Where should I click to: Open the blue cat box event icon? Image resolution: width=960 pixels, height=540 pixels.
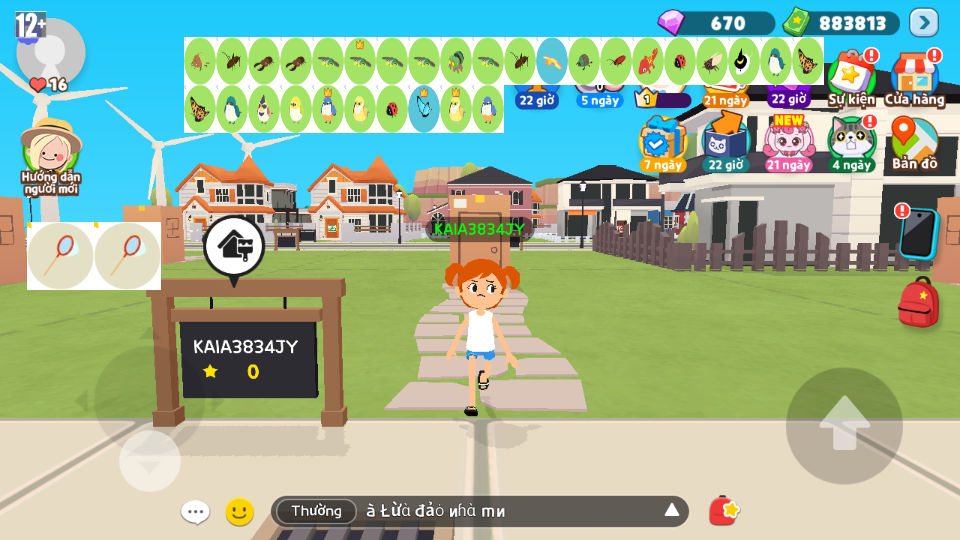[725, 142]
